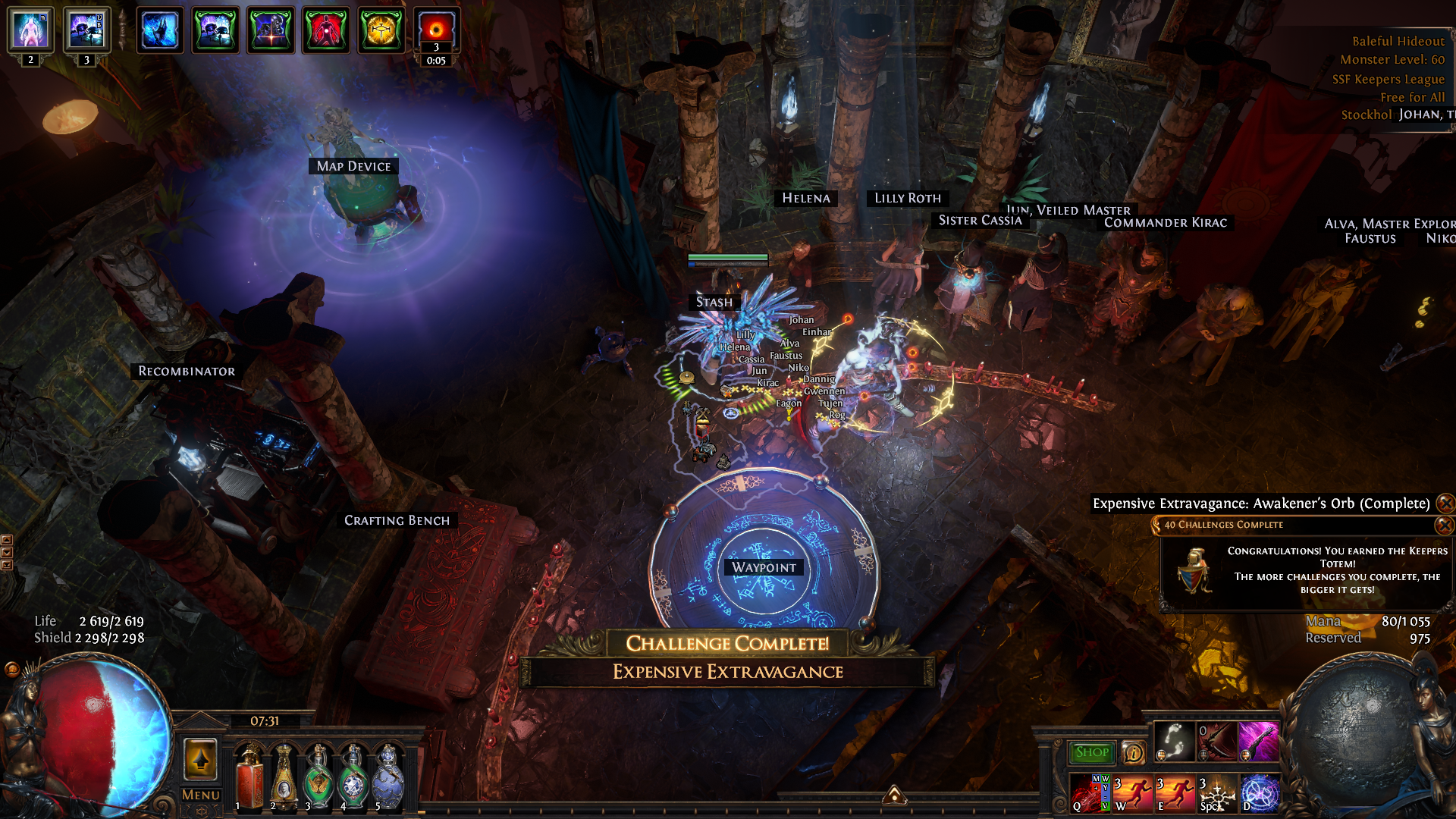Open the Menu button
Image resolution: width=1456 pixels, height=819 pixels.
[x=200, y=795]
